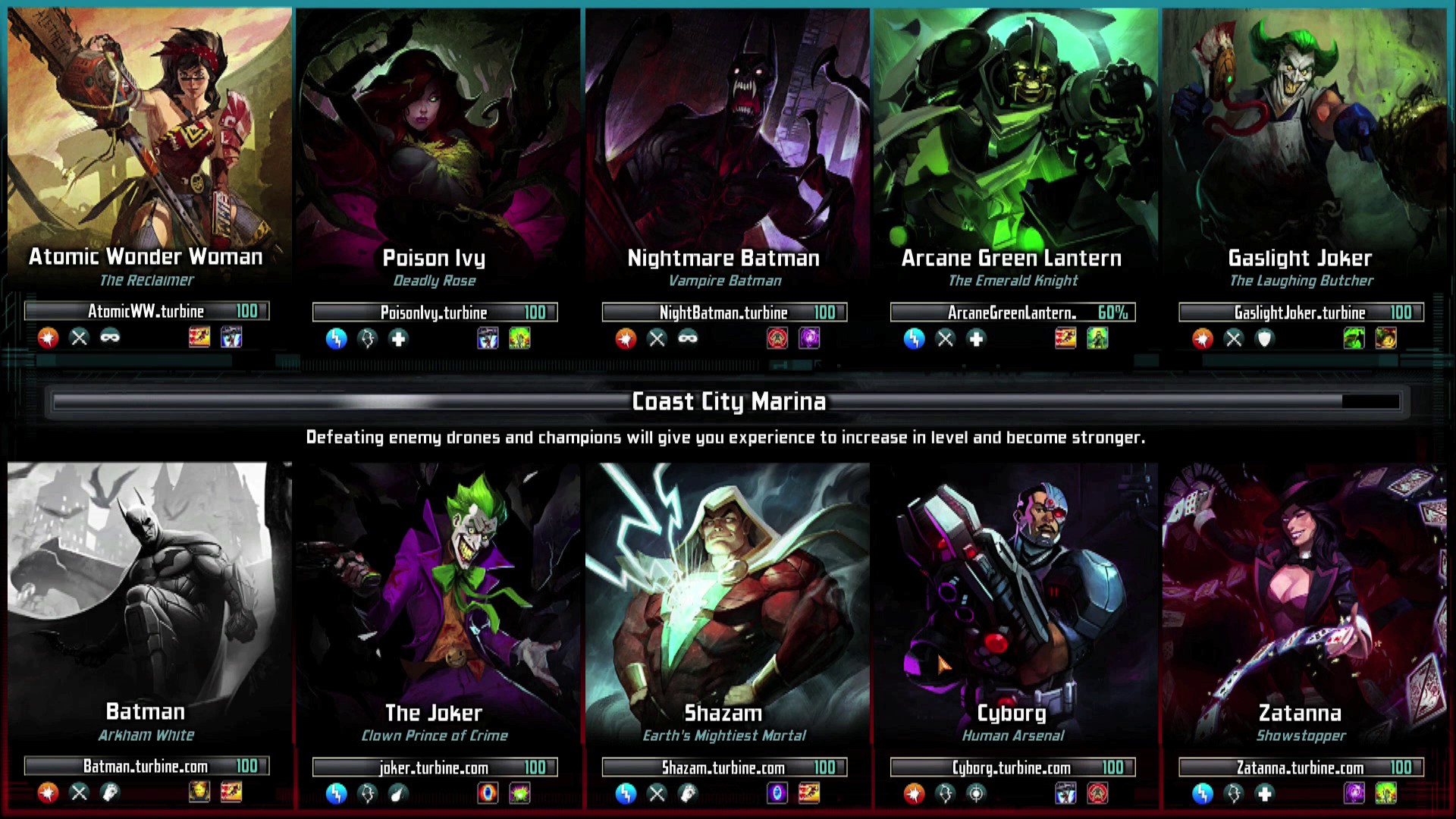The image size is (1456, 819).
Task: Click the Cyborg.turbine.com player name bar
Action: (x=1012, y=767)
